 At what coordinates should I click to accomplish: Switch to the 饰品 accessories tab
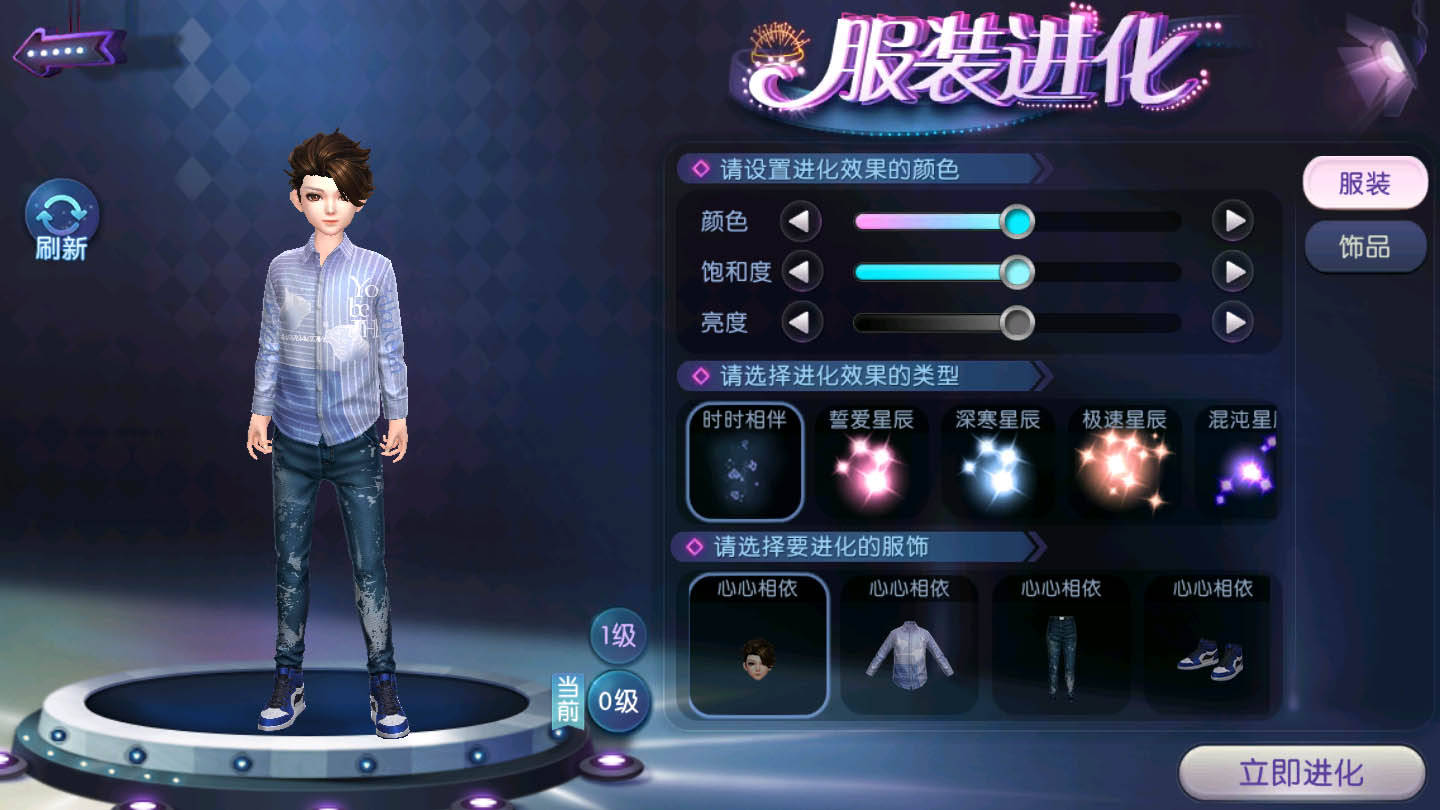point(1364,247)
